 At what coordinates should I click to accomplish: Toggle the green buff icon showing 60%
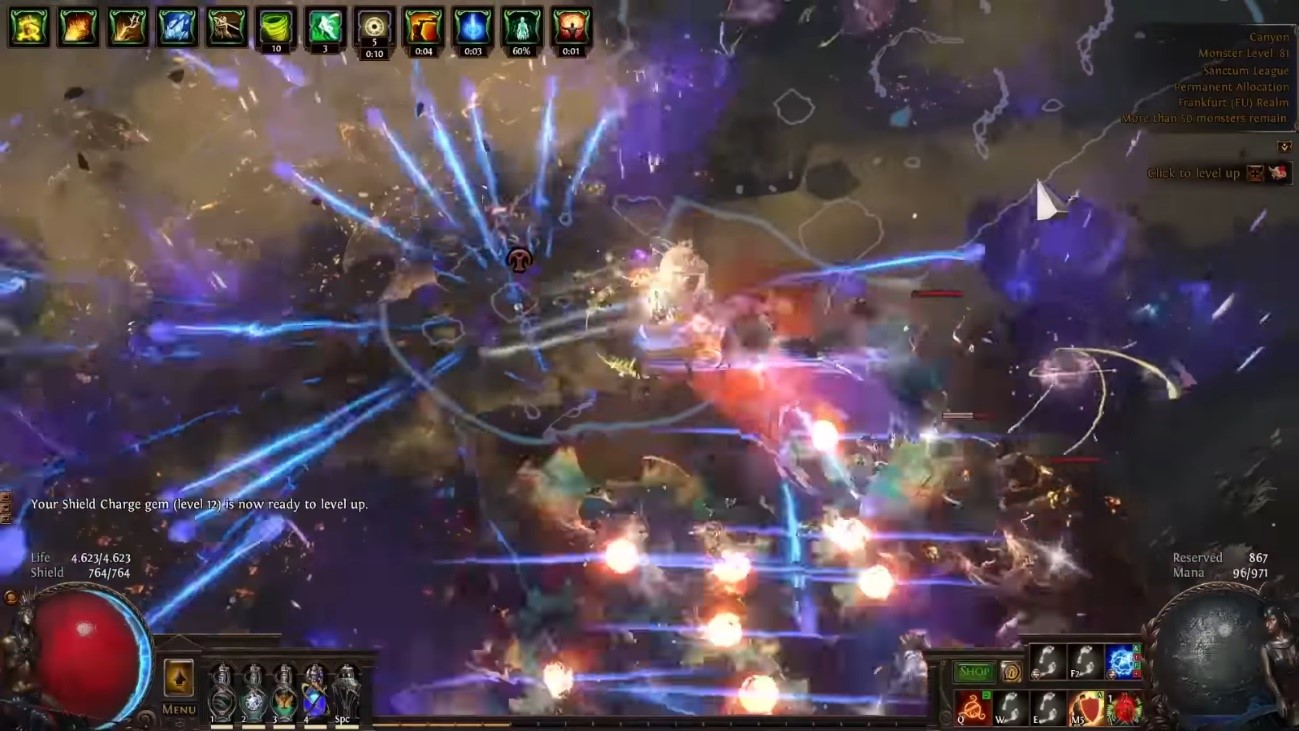[x=519, y=27]
